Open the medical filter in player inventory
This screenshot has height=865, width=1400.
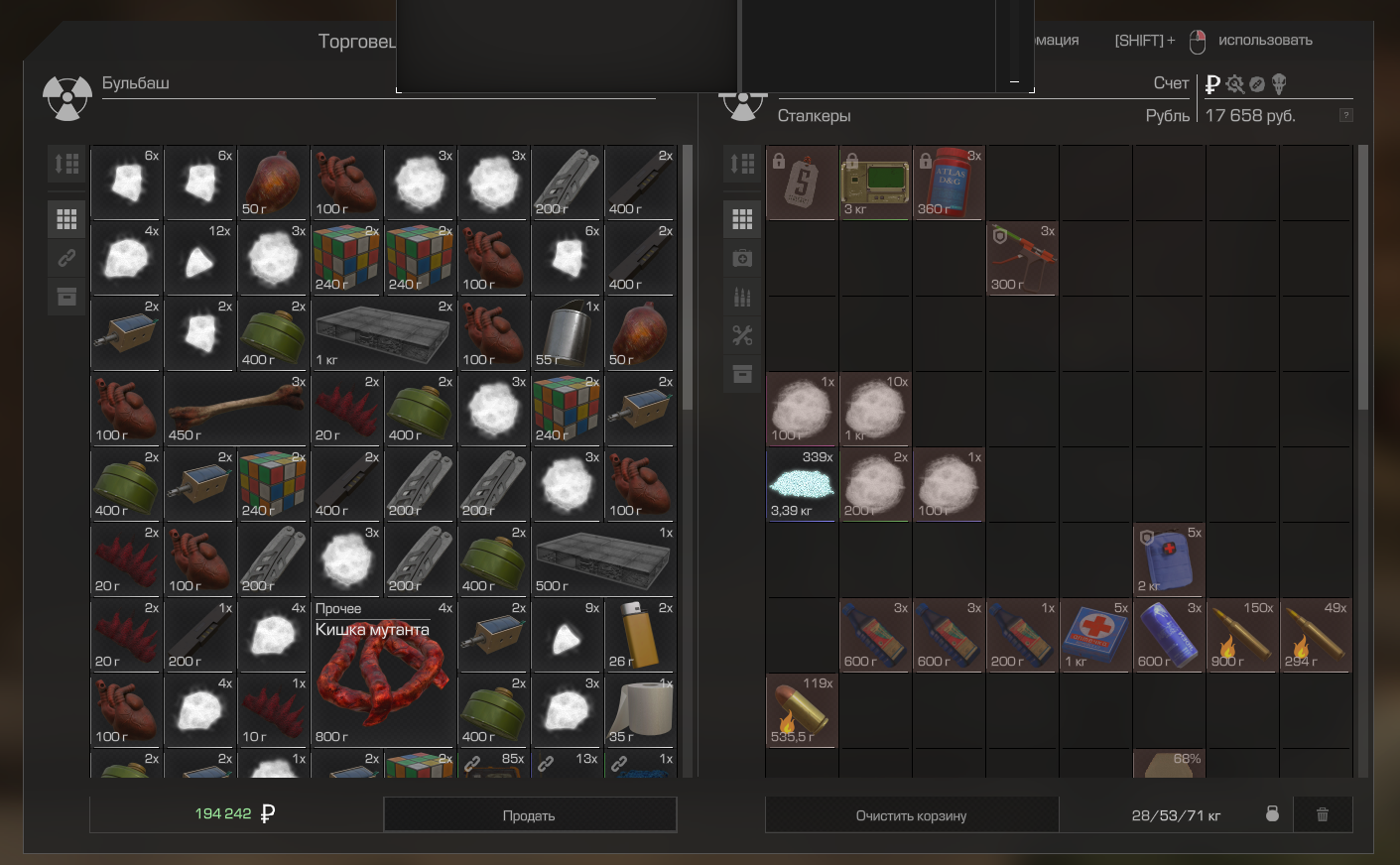(742, 258)
